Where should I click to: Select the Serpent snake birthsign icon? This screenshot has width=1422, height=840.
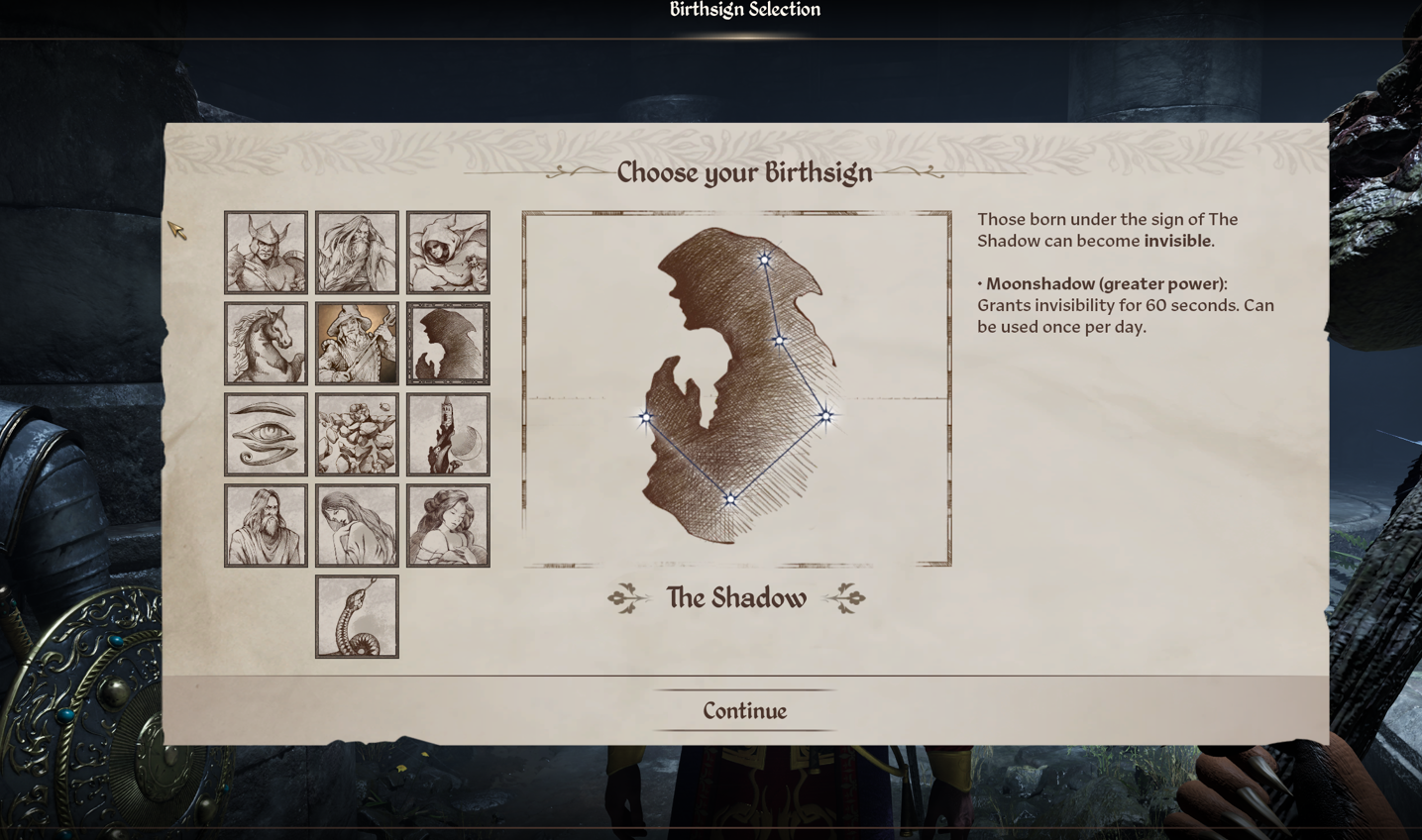click(x=357, y=614)
